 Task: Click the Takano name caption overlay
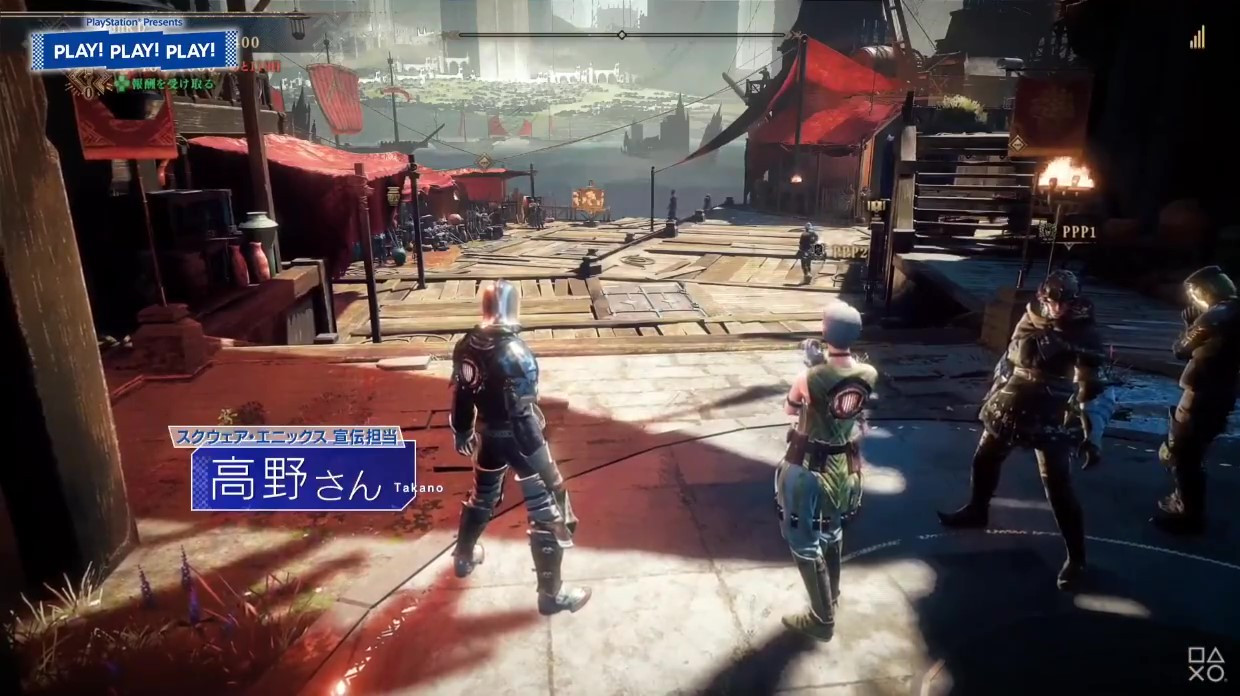[303, 476]
